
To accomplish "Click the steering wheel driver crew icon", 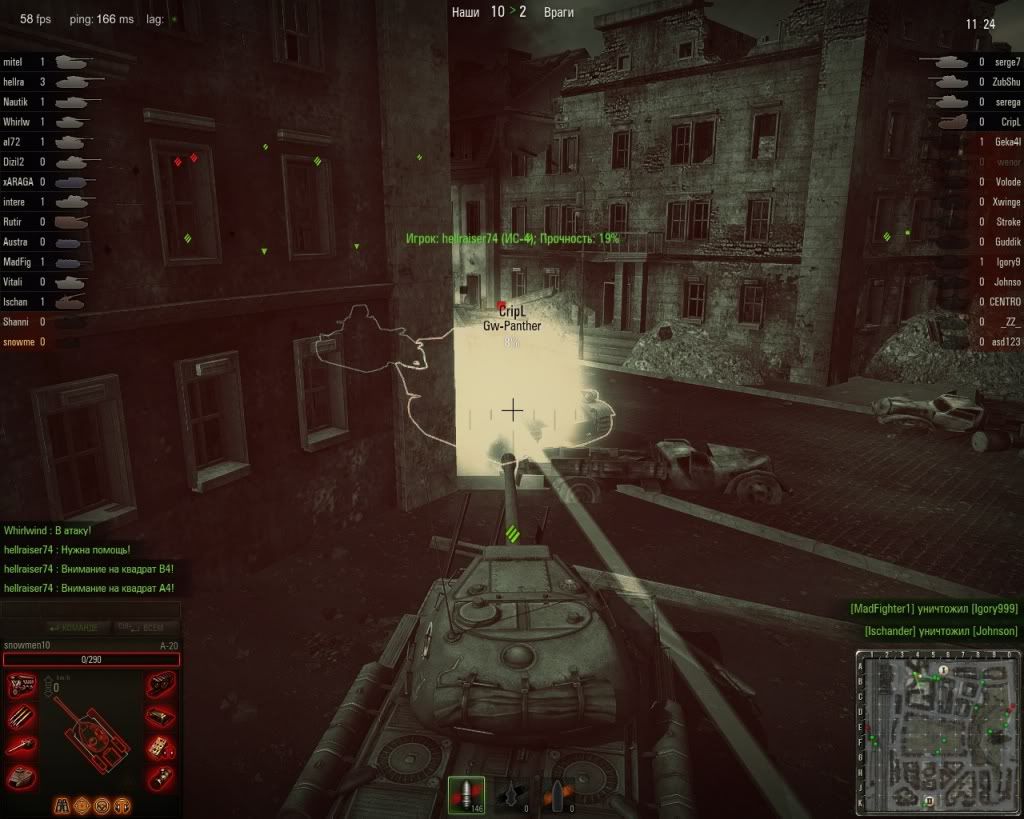I will pos(102,805).
